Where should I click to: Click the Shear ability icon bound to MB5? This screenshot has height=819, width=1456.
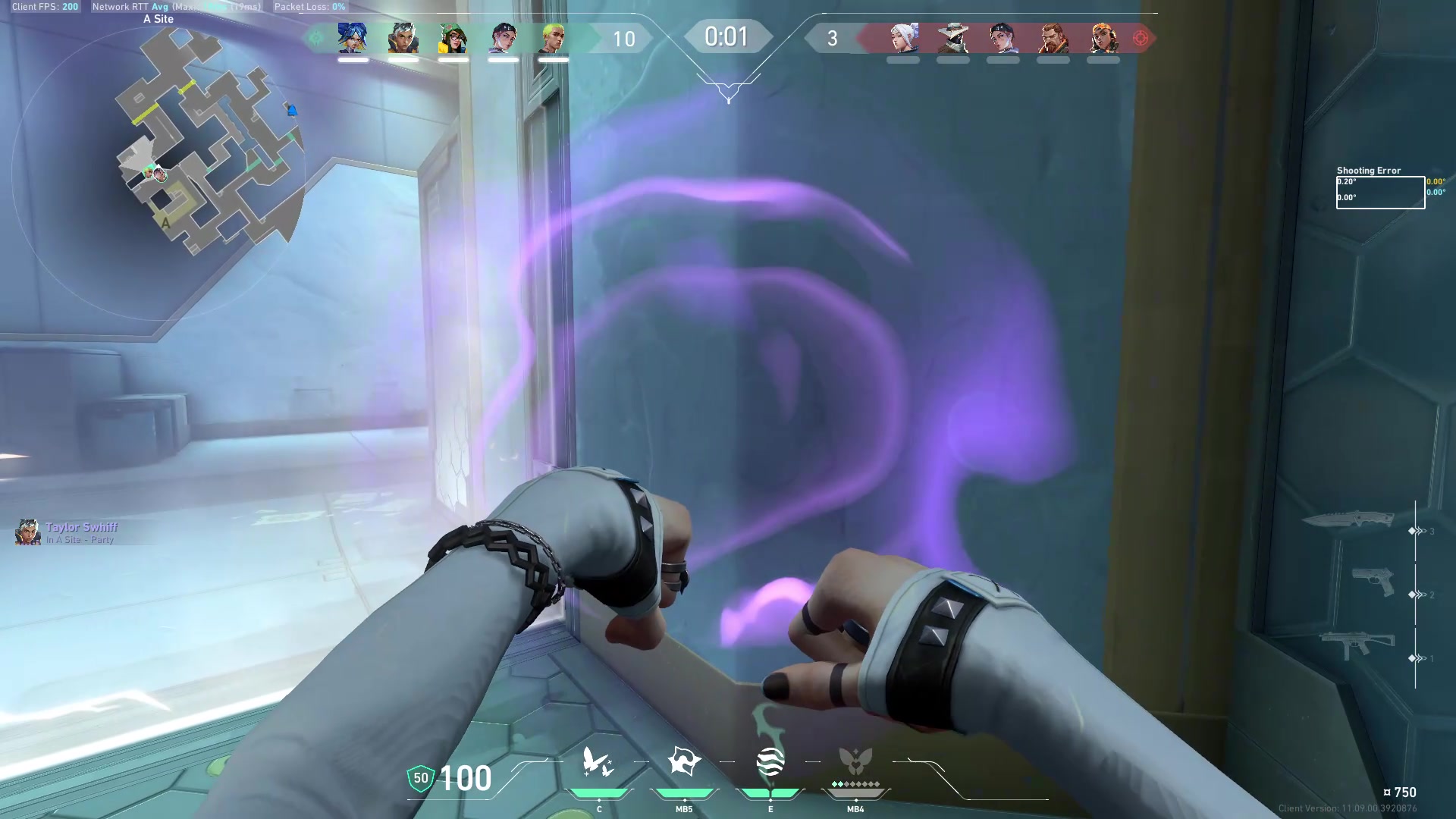click(x=684, y=762)
